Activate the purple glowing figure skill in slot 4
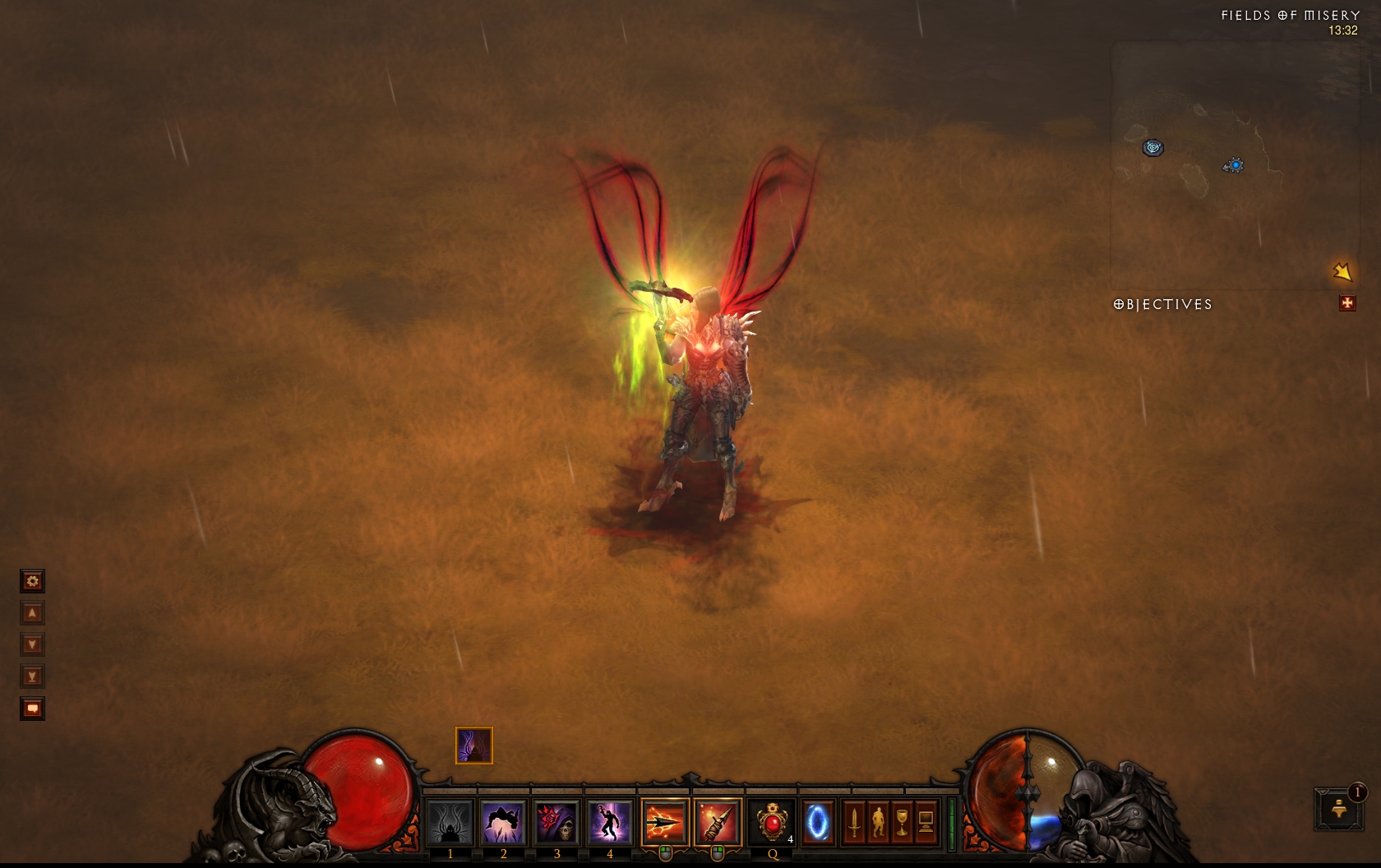The width and height of the screenshot is (1381, 868). (x=609, y=821)
